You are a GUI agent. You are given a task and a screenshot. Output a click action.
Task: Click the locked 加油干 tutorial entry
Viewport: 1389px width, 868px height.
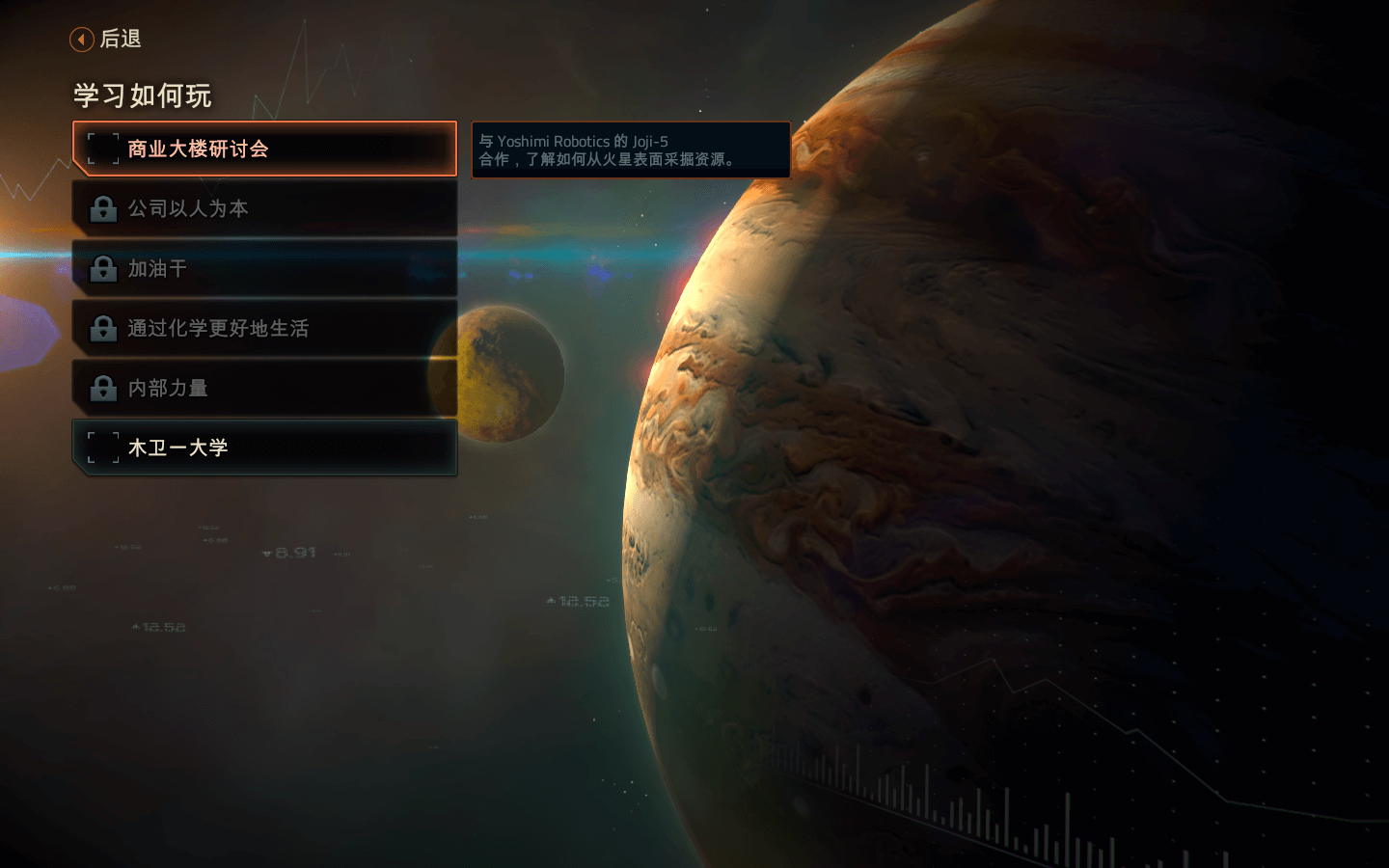(264, 269)
